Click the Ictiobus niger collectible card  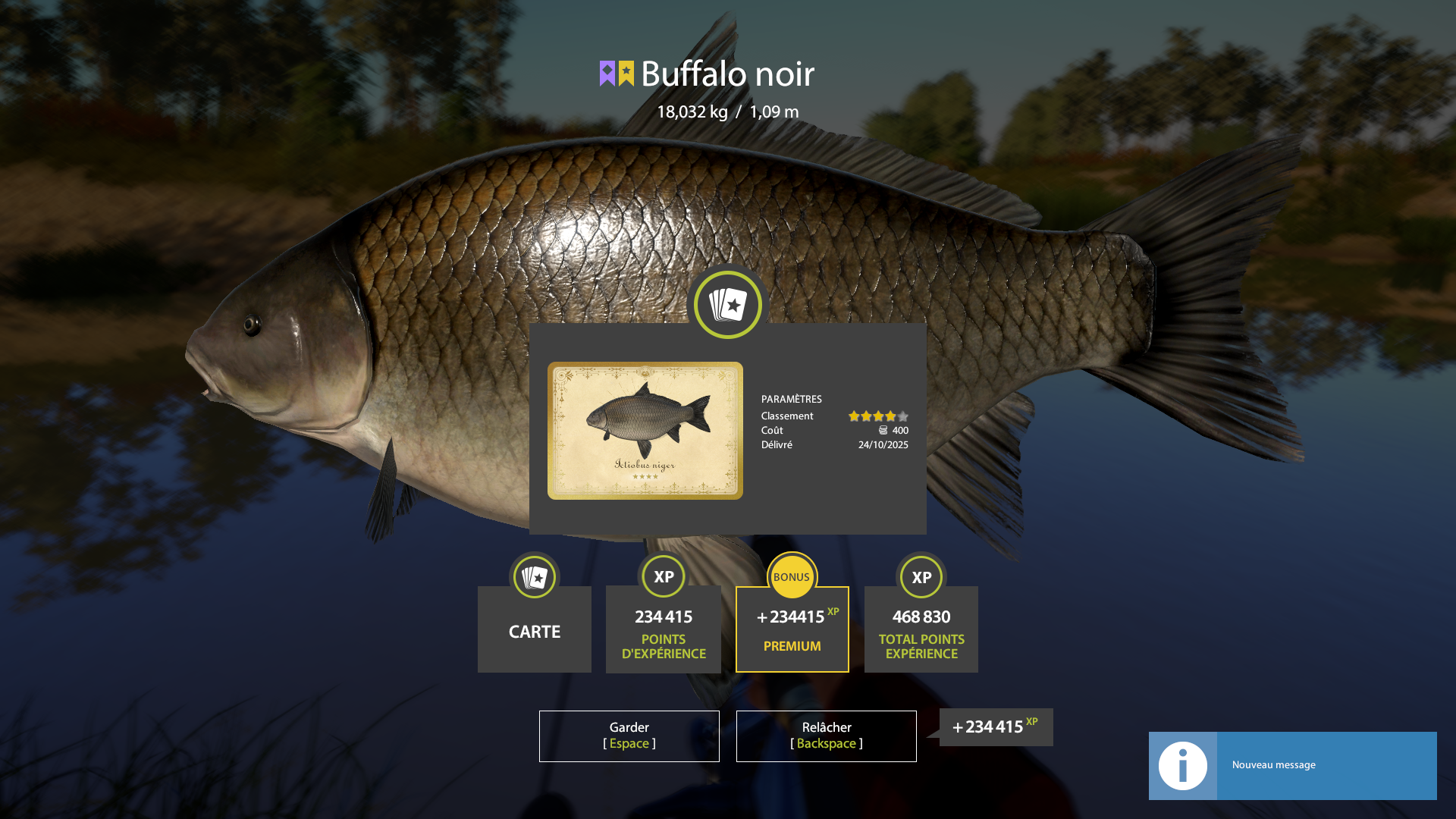[645, 431]
